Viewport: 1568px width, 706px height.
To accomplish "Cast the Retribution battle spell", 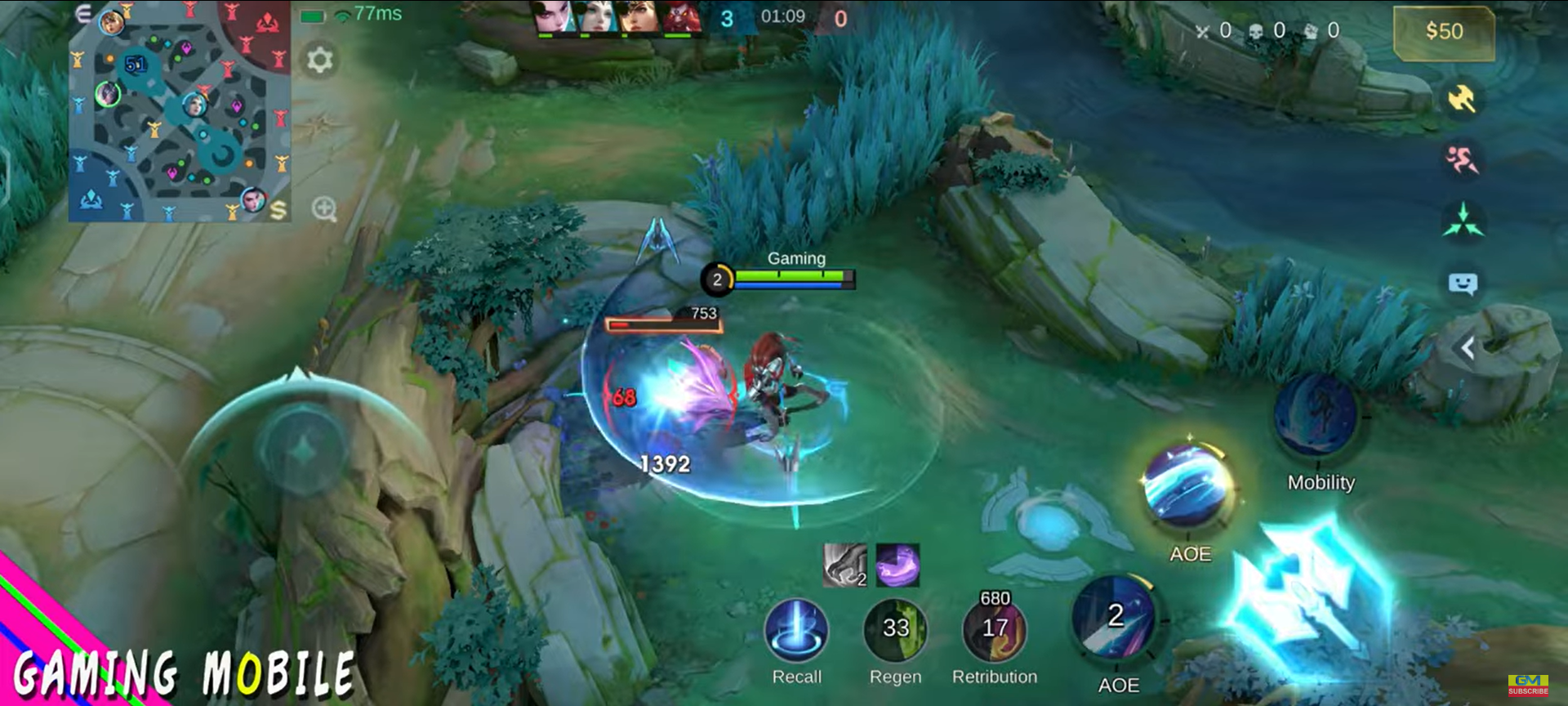I will pyautogui.click(x=994, y=630).
